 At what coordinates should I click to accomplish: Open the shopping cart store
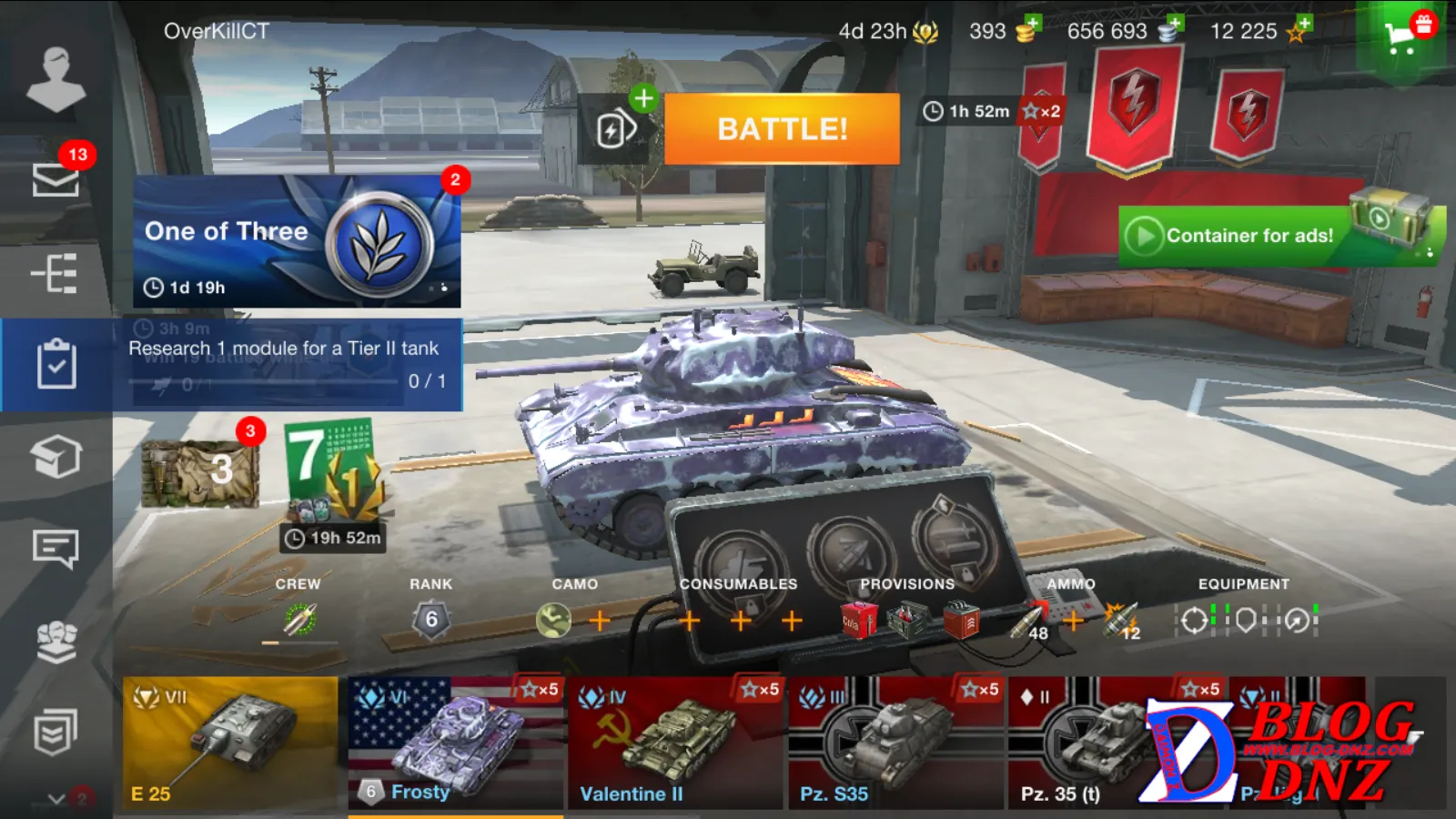[1401, 38]
